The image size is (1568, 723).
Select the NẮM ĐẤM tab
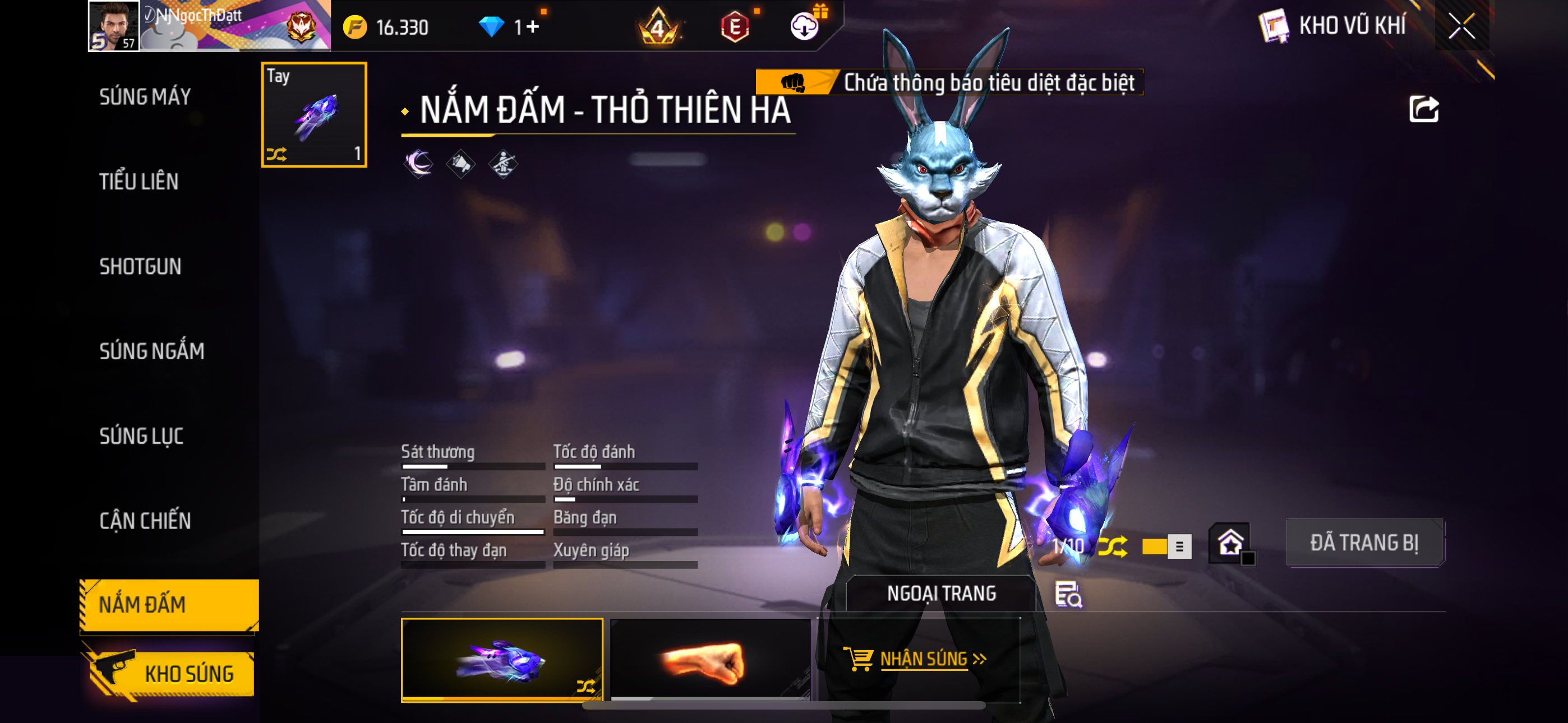coord(169,604)
